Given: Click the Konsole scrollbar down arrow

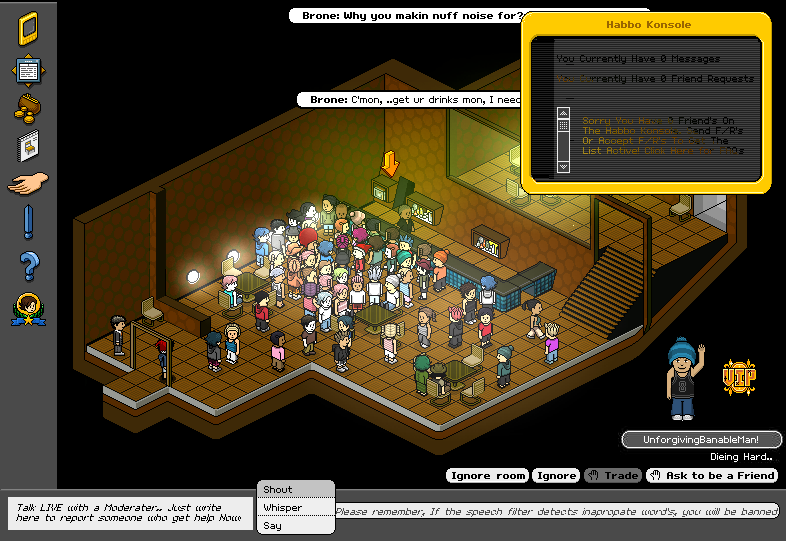Looking at the screenshot, I should (563, 167).
